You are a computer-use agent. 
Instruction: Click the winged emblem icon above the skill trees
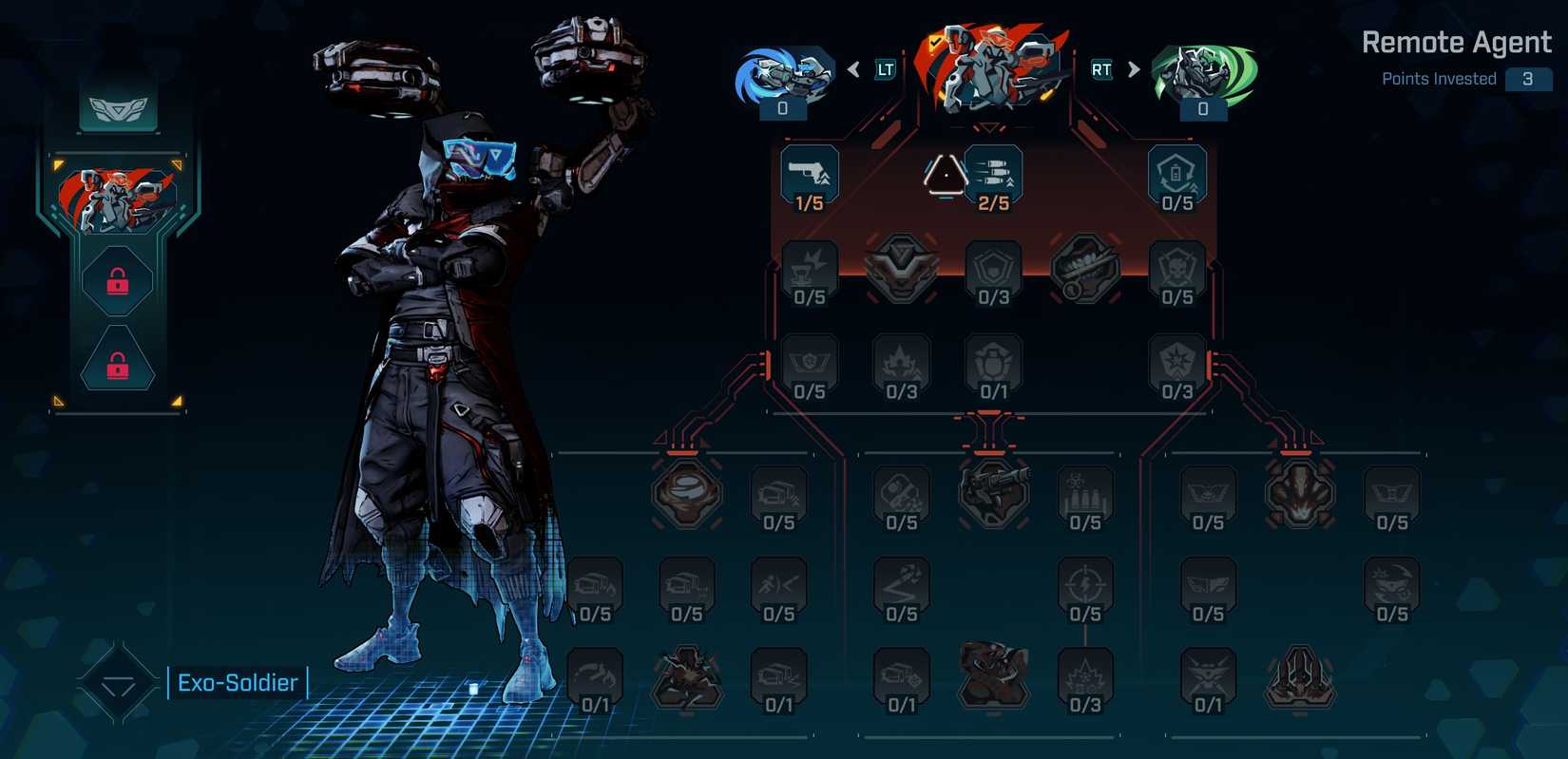[x=117, y=107]
